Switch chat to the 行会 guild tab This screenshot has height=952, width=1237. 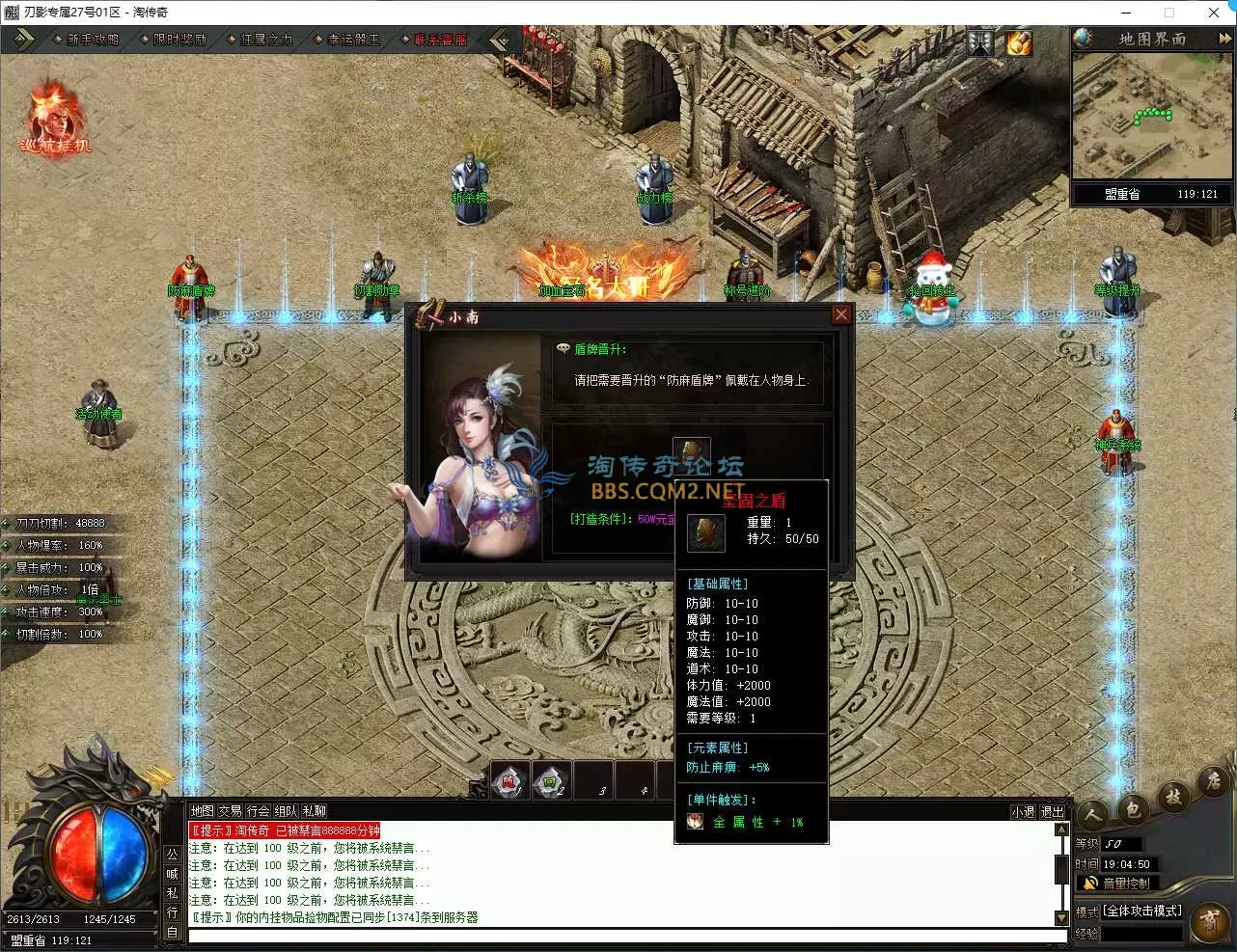coord(258,811)
